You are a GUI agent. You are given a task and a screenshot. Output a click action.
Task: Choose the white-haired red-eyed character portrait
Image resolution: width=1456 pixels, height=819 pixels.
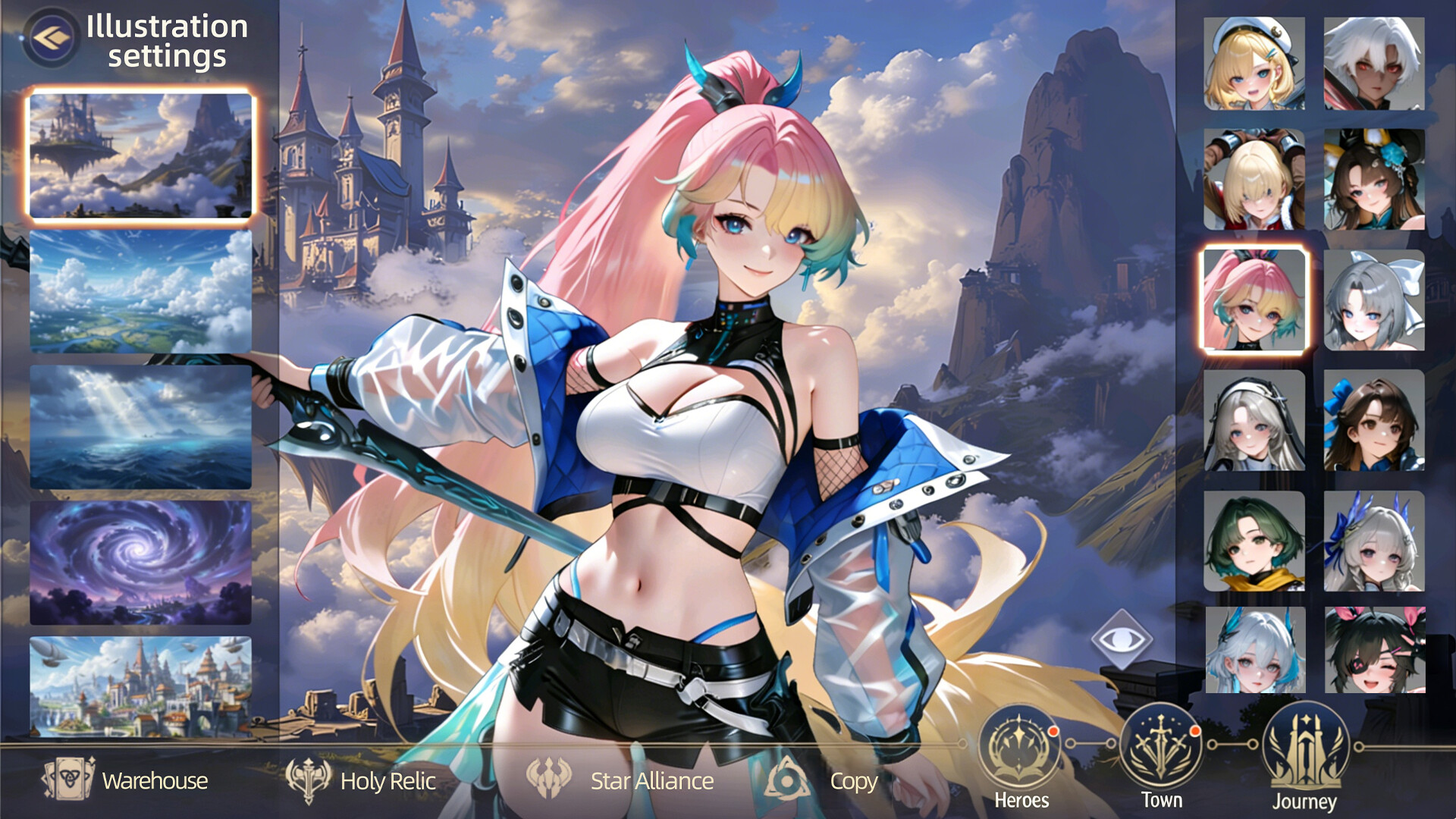pyautogui.click(x=1373, y=64)
